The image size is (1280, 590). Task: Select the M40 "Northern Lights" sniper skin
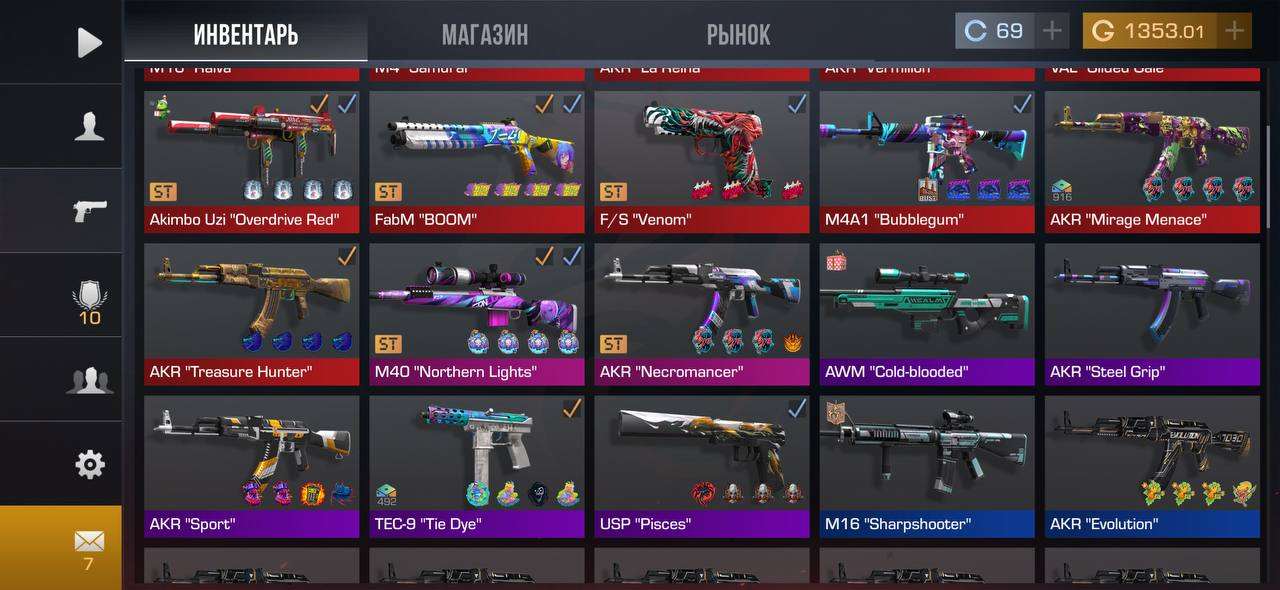(x=476, y=312)
